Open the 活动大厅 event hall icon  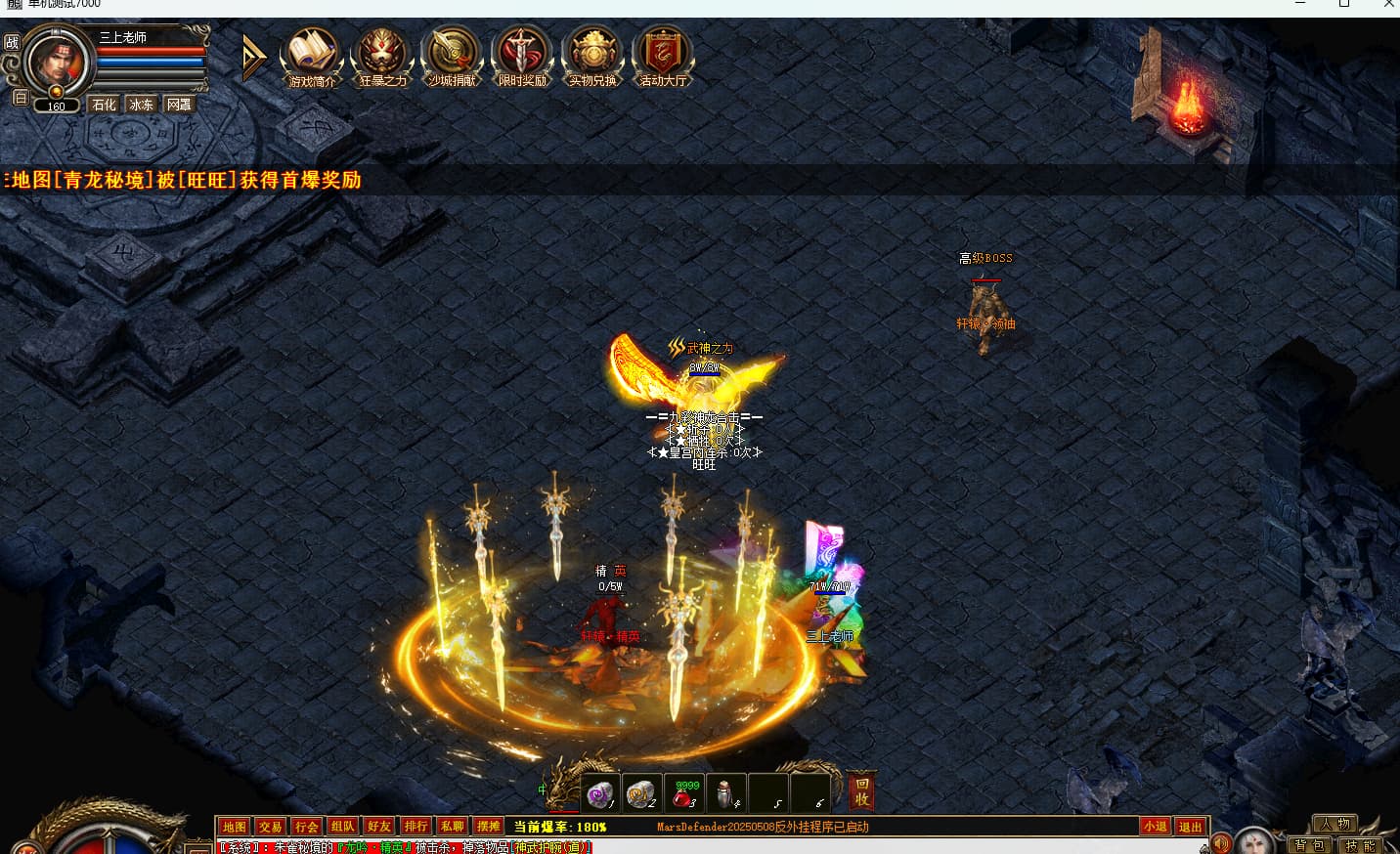(x=663, y=56)
